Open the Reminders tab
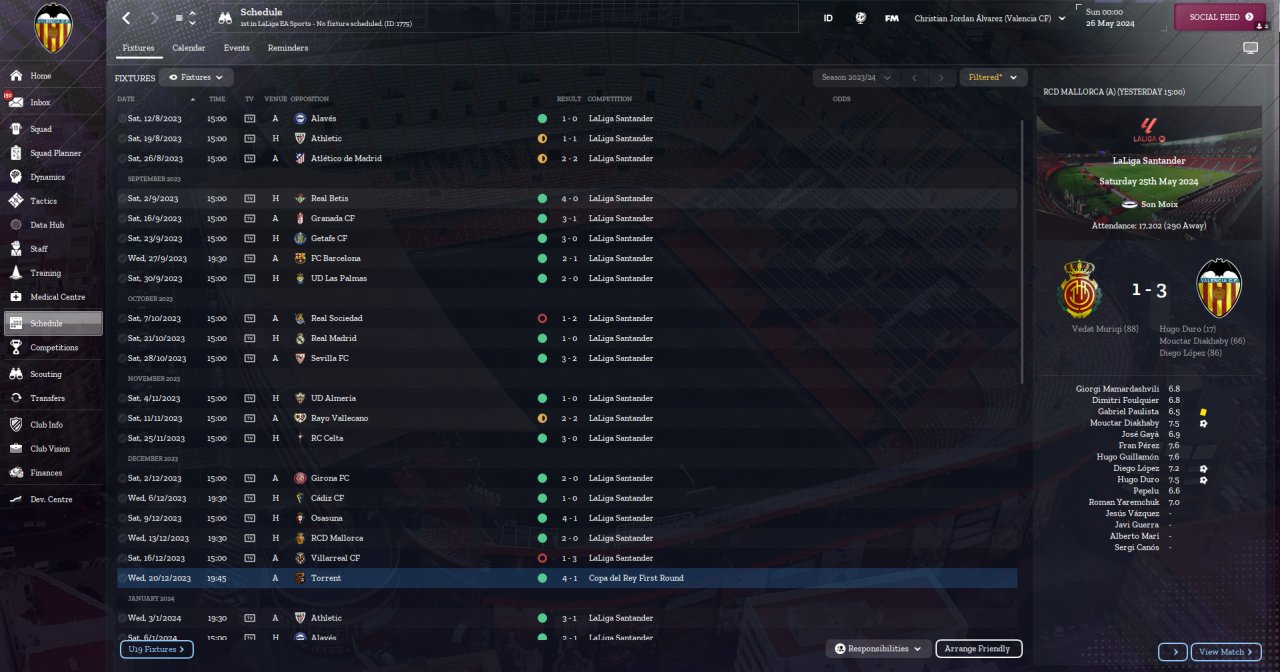This screenshot has width=1280, height=672. [x=288, y=48]
